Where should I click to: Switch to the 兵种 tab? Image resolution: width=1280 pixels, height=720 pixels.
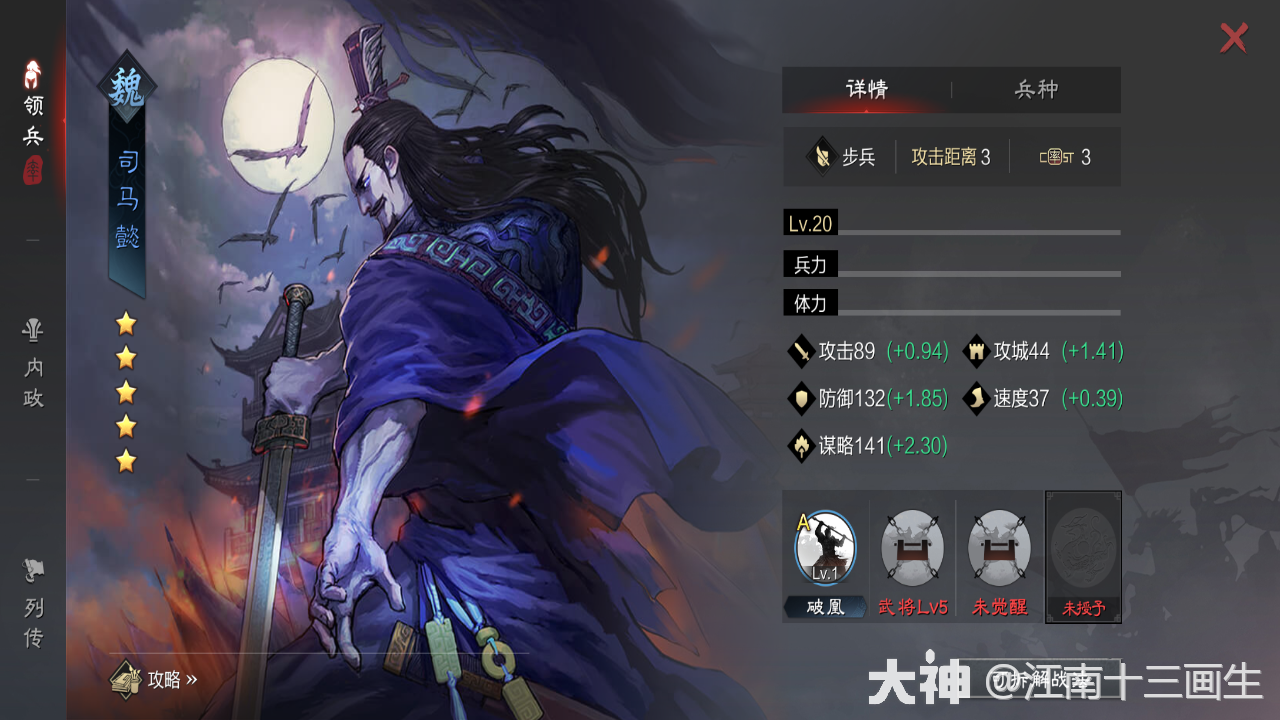point(1037,89)
